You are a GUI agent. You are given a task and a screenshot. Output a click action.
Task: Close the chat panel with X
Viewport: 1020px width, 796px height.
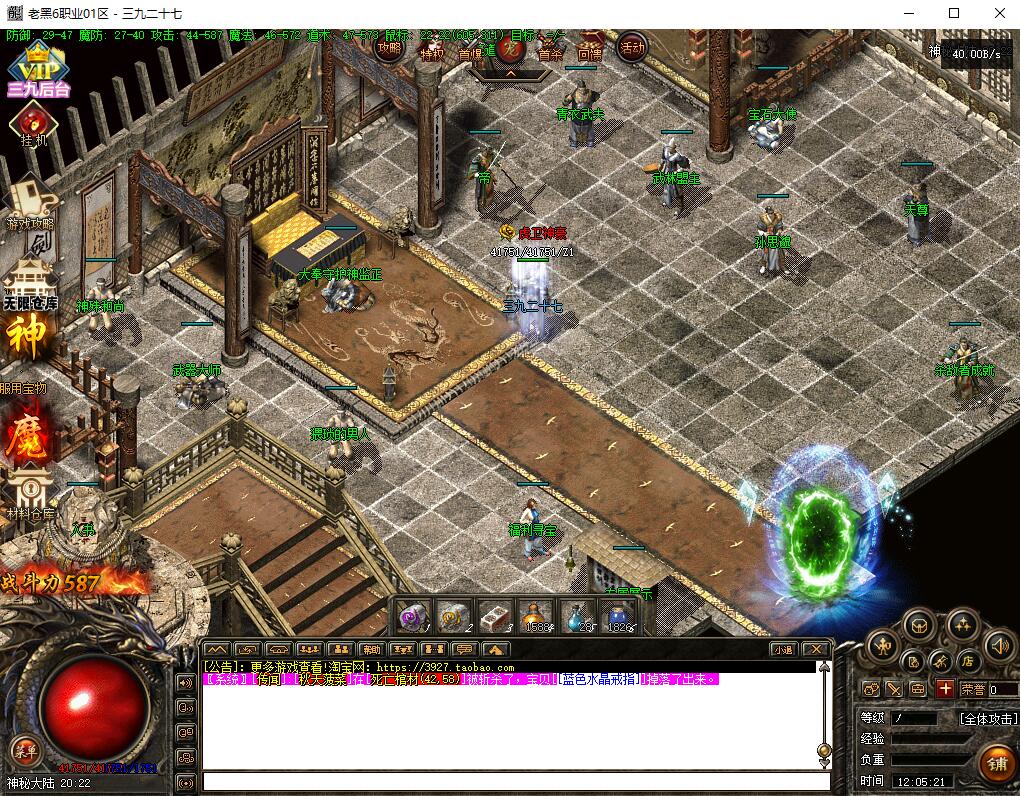(816, 649)
